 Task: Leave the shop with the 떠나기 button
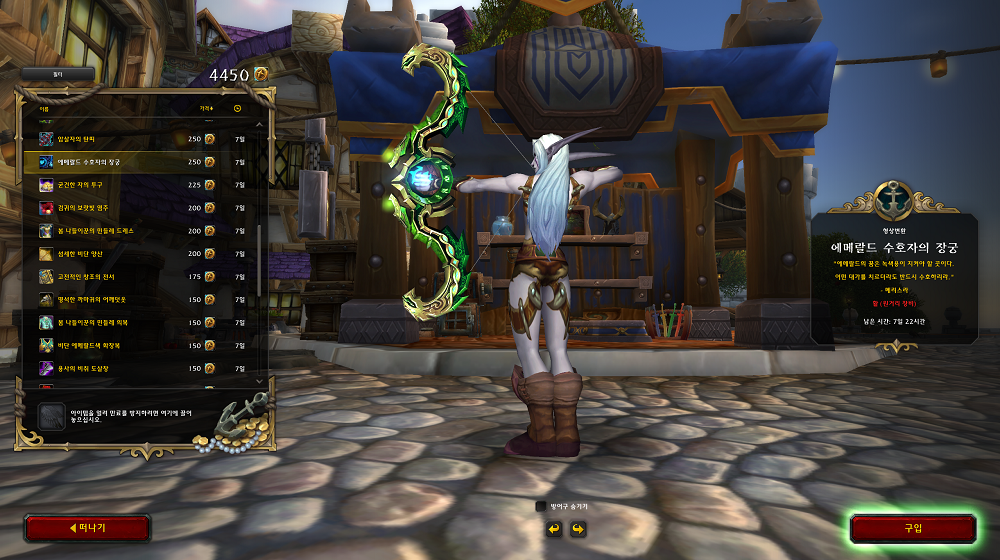click(87, 528)
